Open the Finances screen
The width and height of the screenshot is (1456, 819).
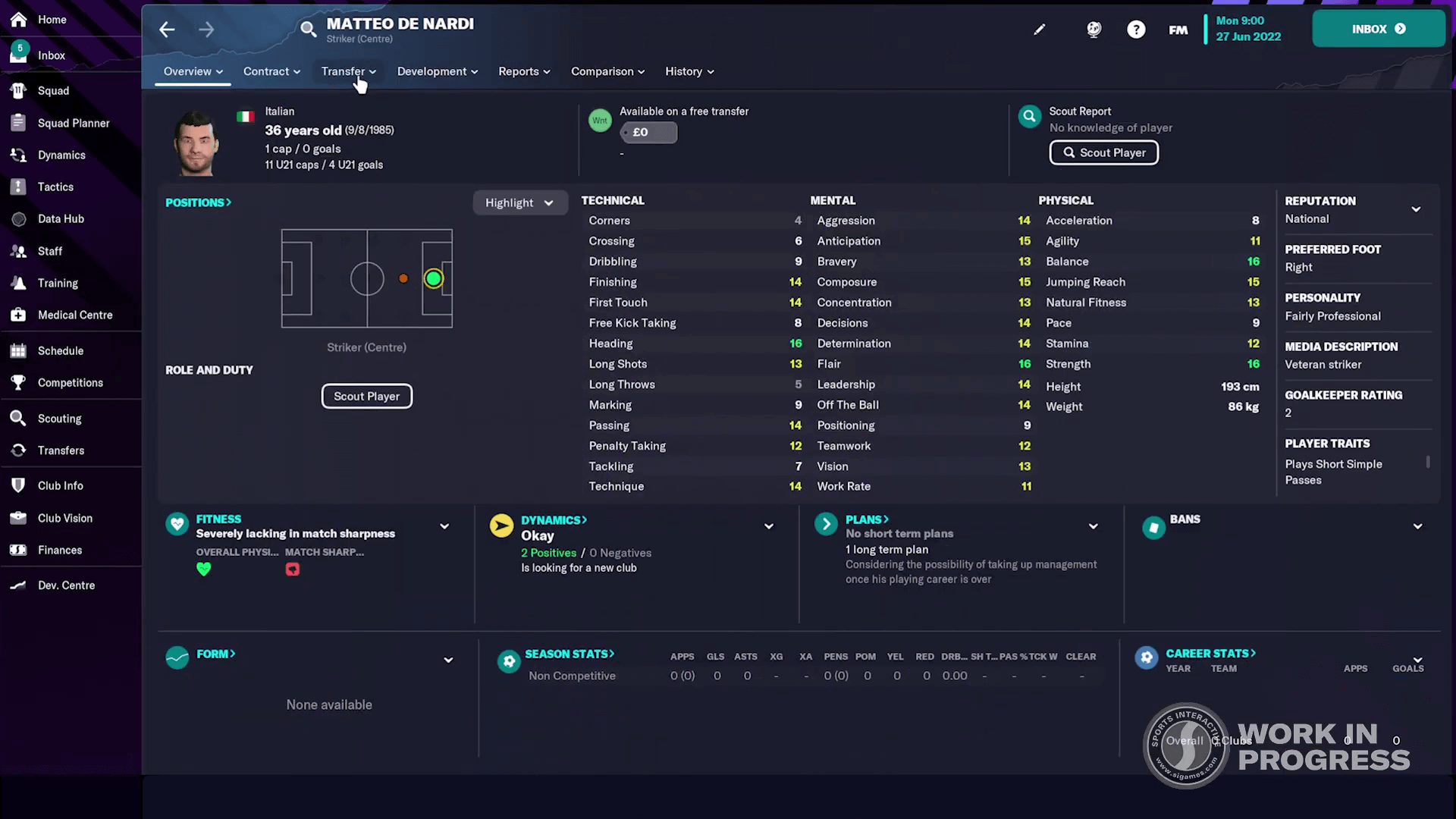tap(59, 550)
